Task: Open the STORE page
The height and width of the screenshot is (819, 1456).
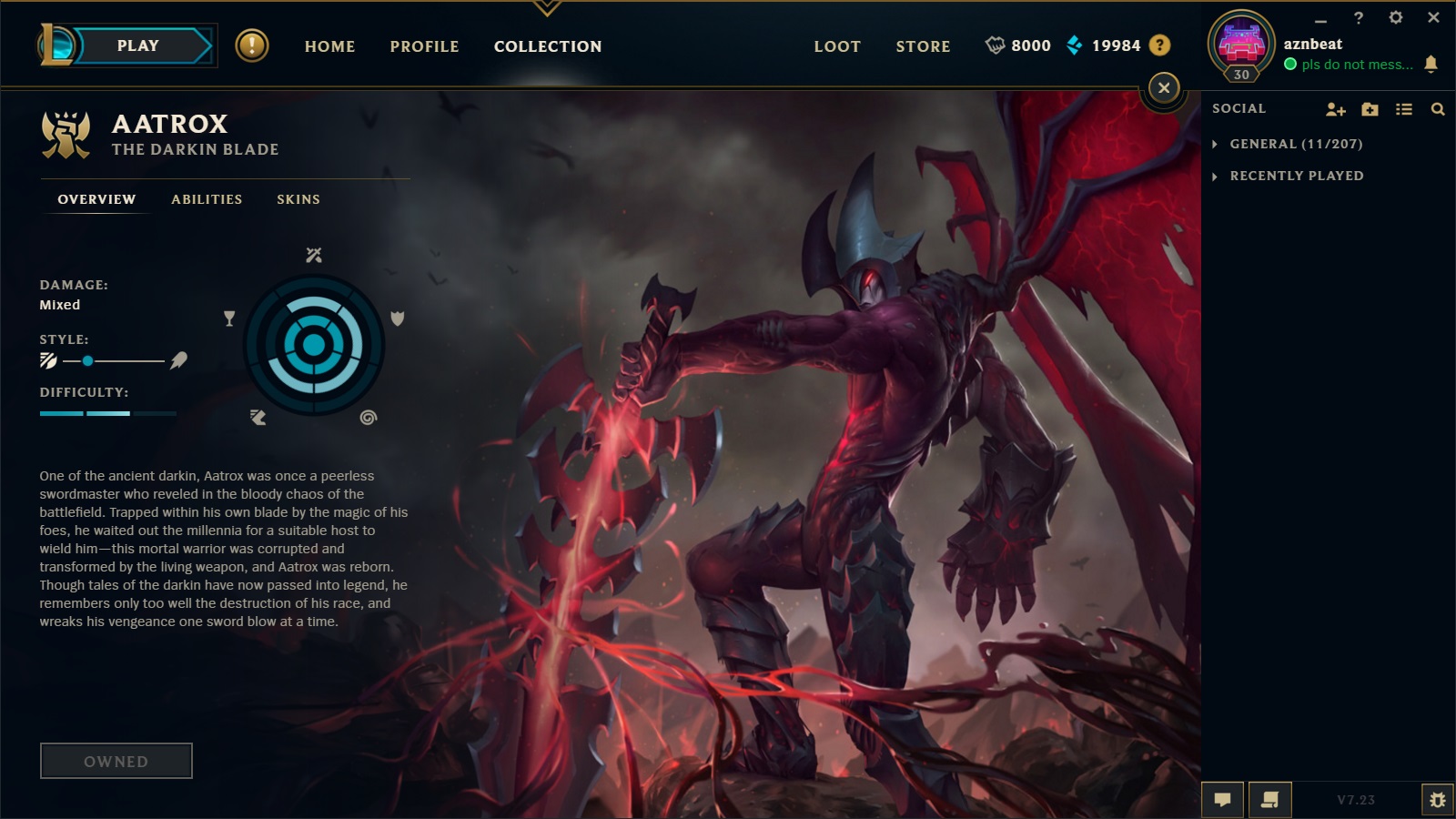Action: (923, 46)
